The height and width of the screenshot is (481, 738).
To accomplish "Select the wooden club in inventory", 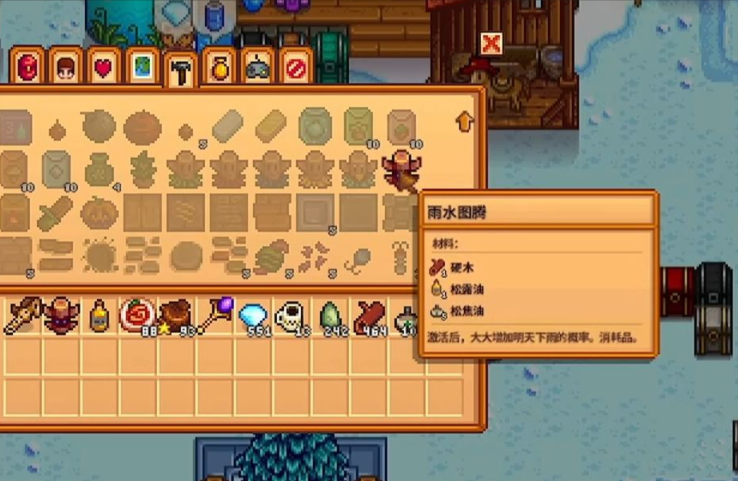I will (x=23, y=317).
